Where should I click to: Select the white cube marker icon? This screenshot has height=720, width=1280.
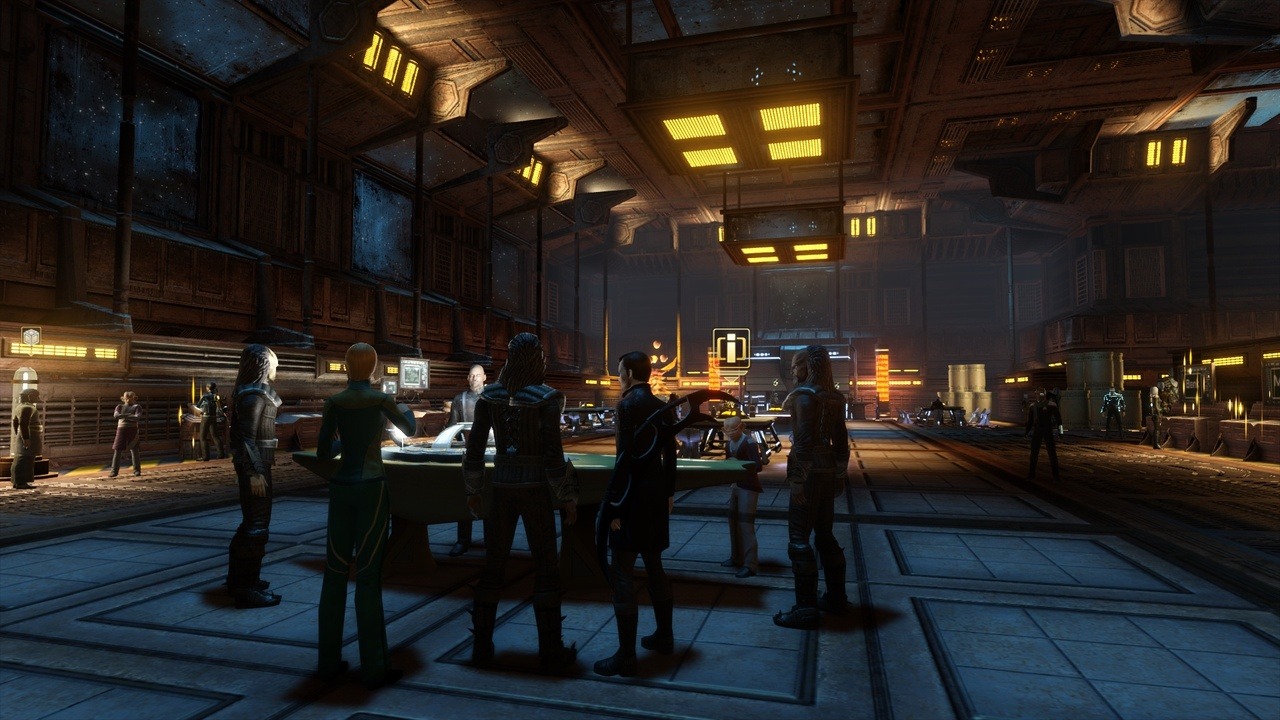pos(31,336)
